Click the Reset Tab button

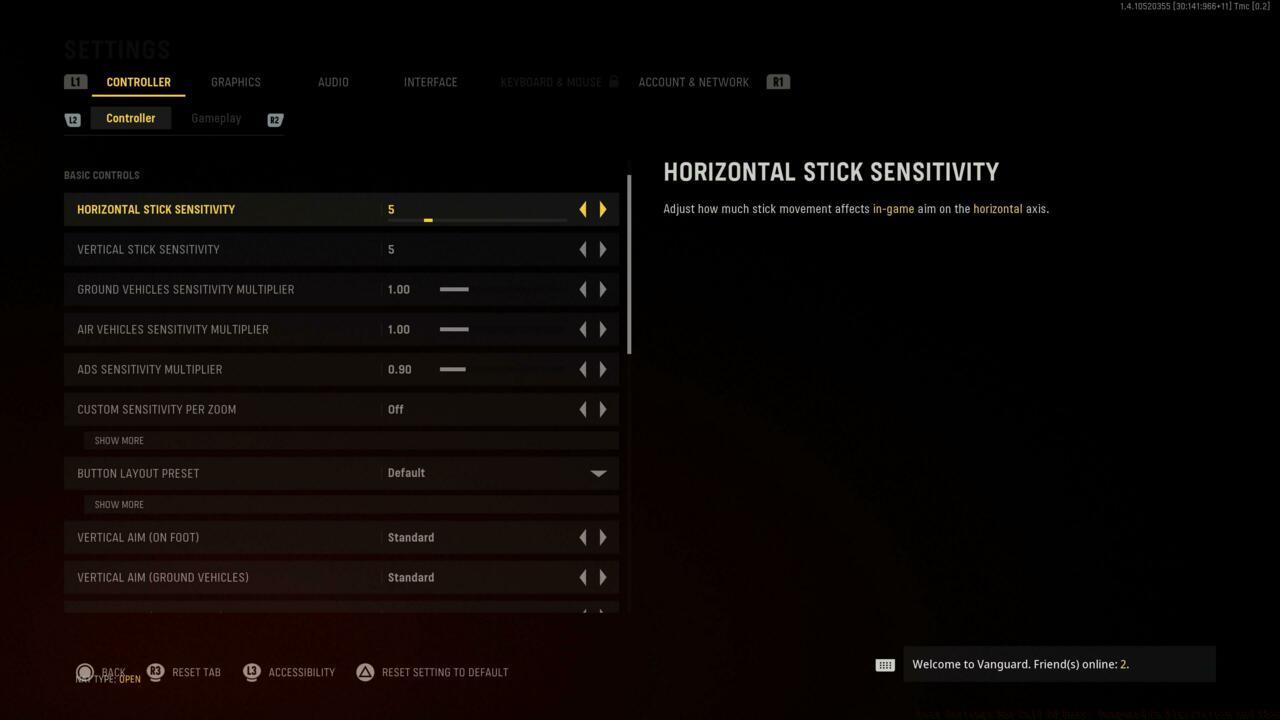tap(196, 672)
